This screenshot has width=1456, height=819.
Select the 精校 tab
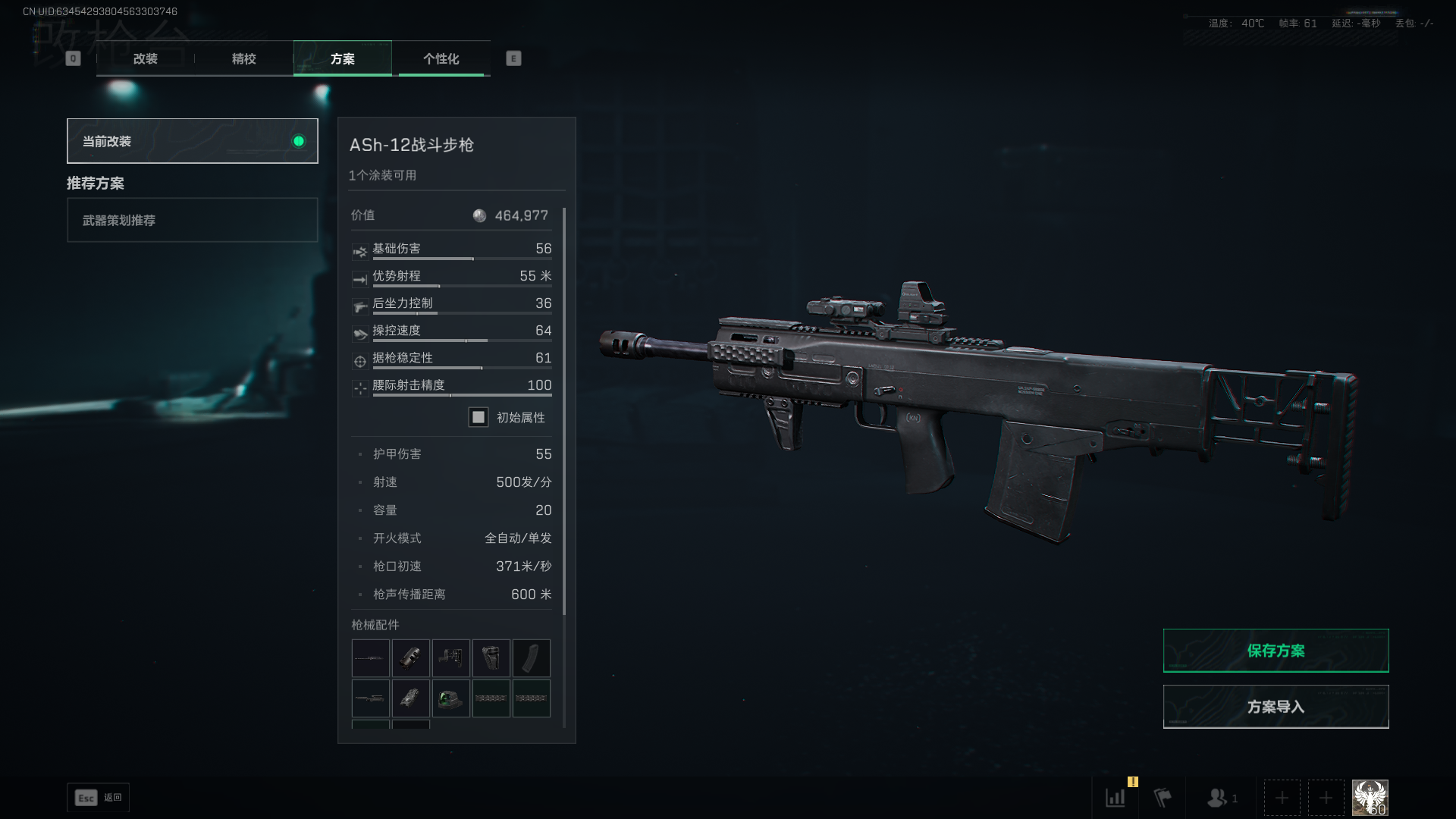(x=243, y=58)
